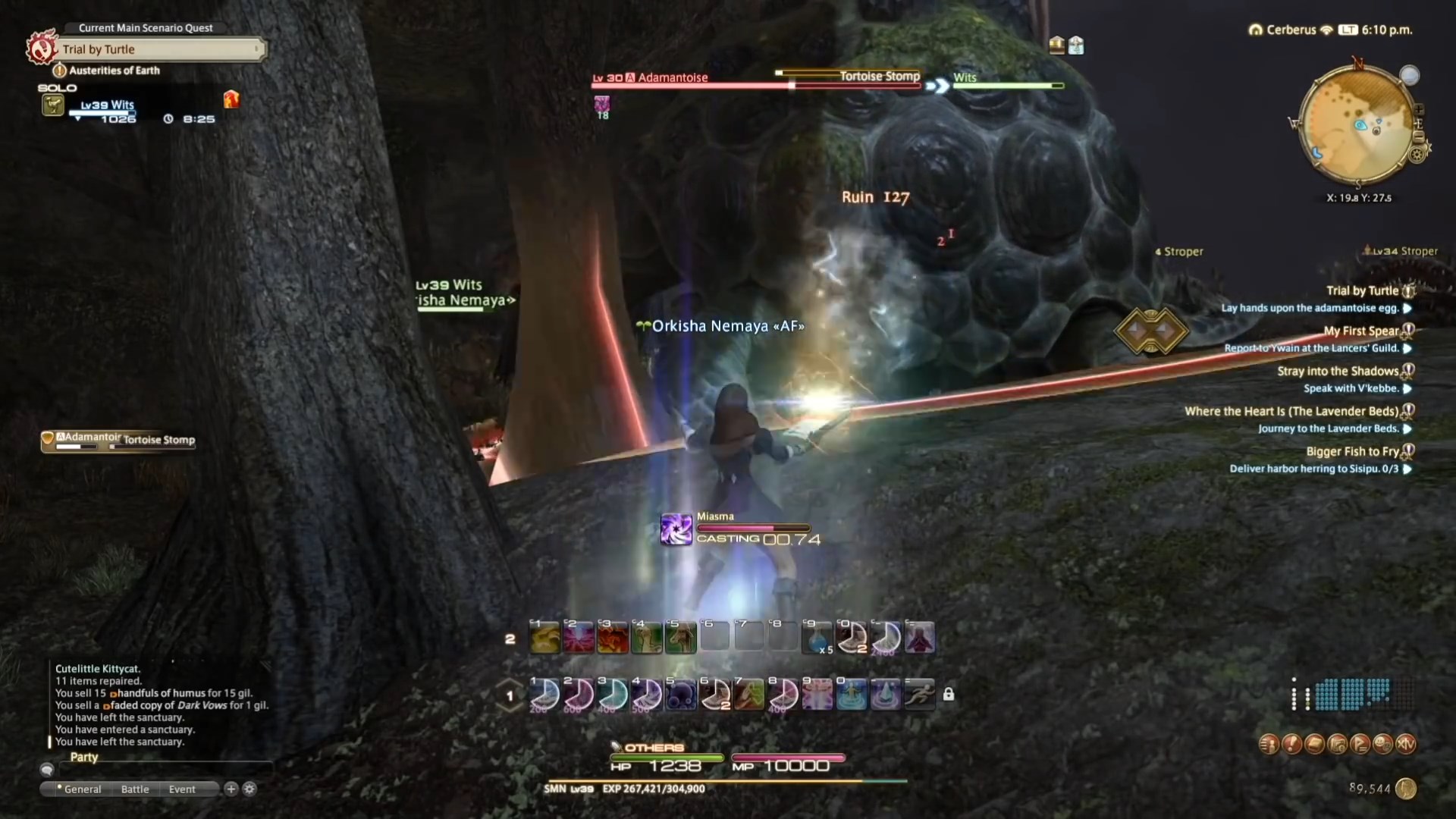Screen dimensions: 1456x819
Task: Click the minimap settings gear icon
Action: pos(1417,156)
